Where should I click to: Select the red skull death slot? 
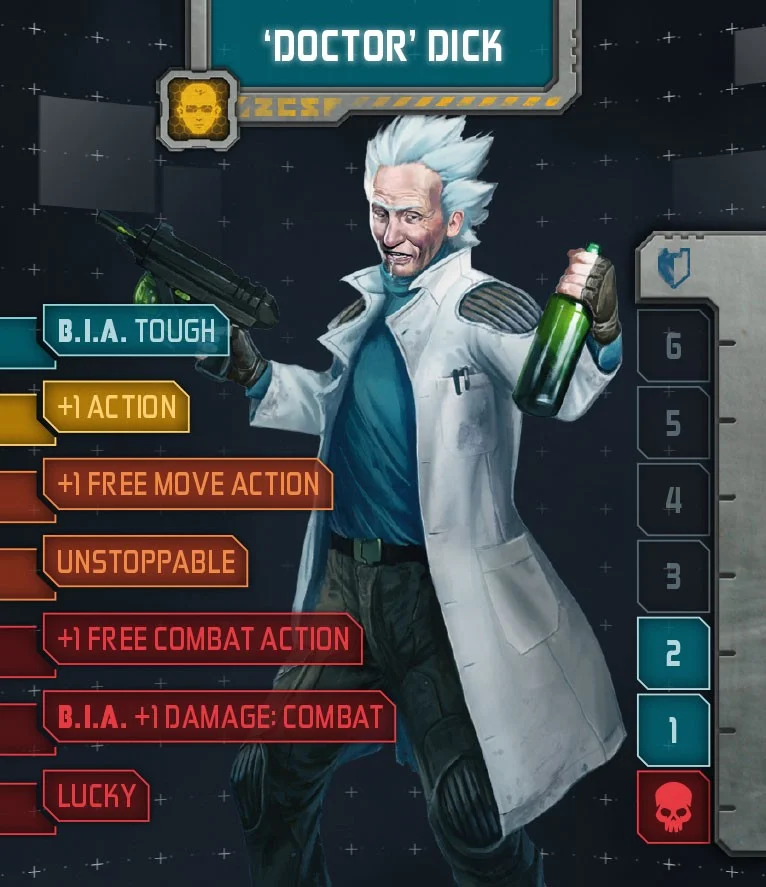(673, 808)
